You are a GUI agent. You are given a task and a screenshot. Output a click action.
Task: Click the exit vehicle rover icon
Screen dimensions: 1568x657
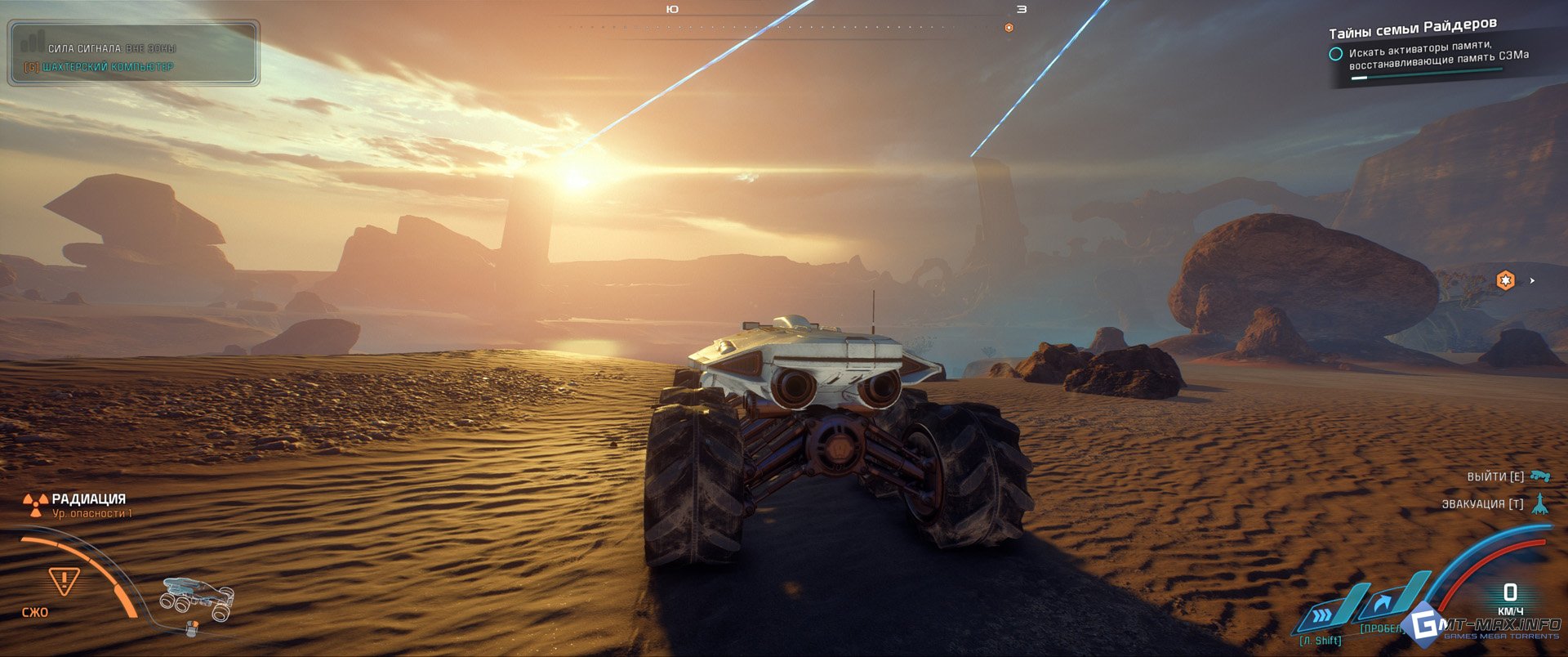click(1540, 476)
